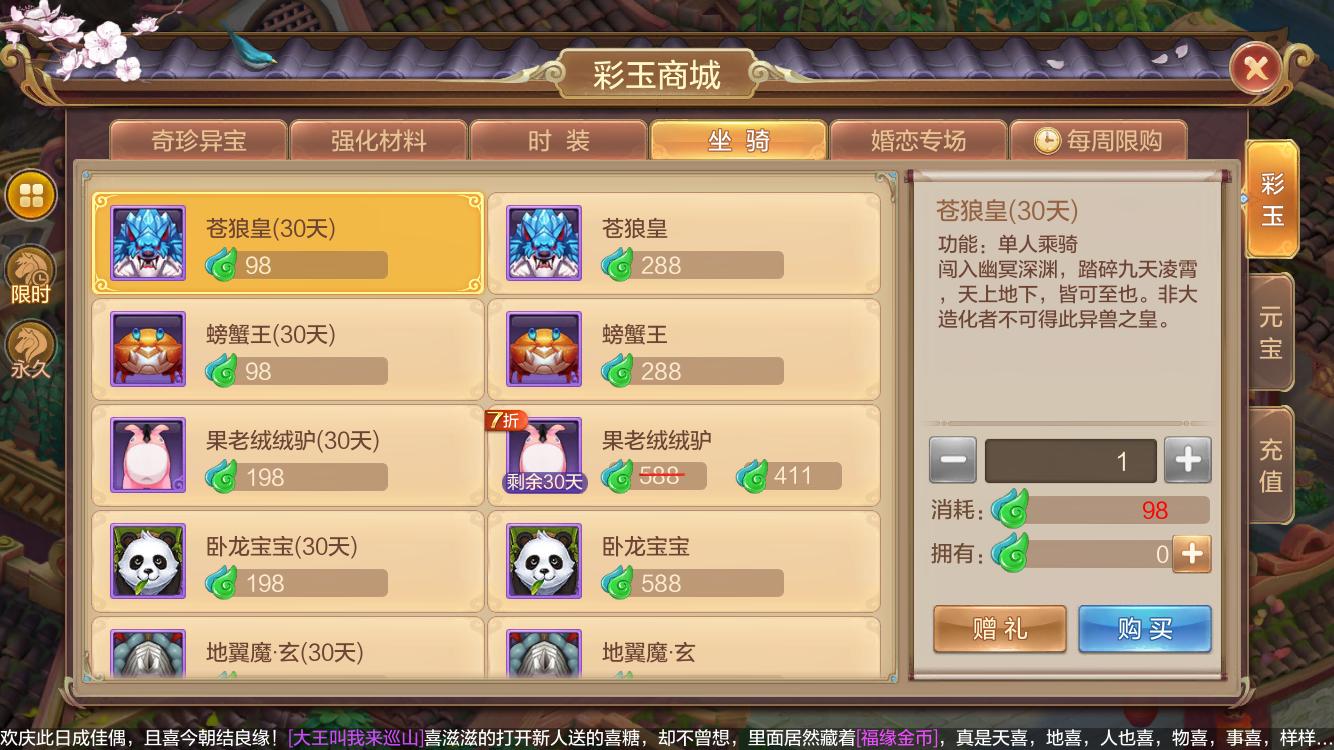The width and height of the screenshot is (1334, 750).
Task: Click the quantity input field showing 1
Action: 1070,460
